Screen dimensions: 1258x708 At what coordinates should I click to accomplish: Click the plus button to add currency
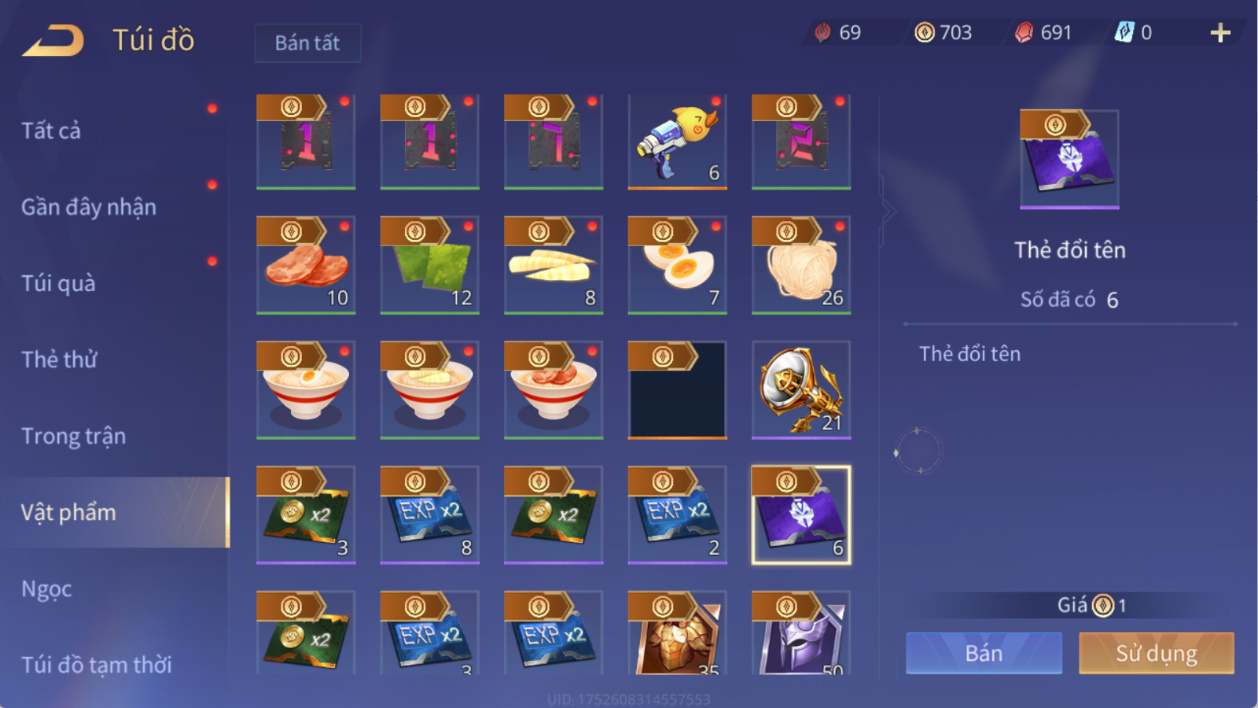1220,33
